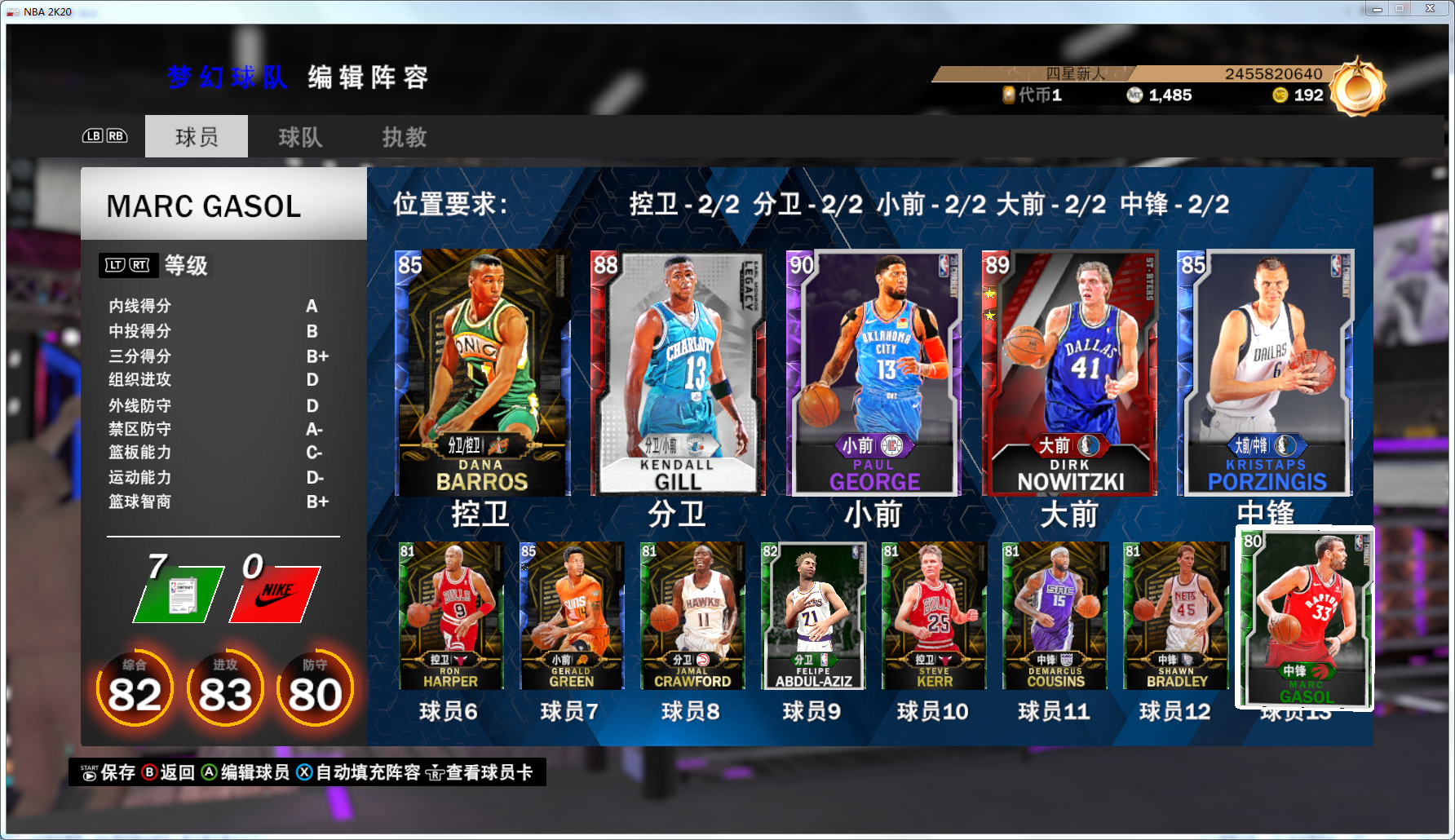Click the MT currency icon

pyautogui.click(x=1132, y=95)
